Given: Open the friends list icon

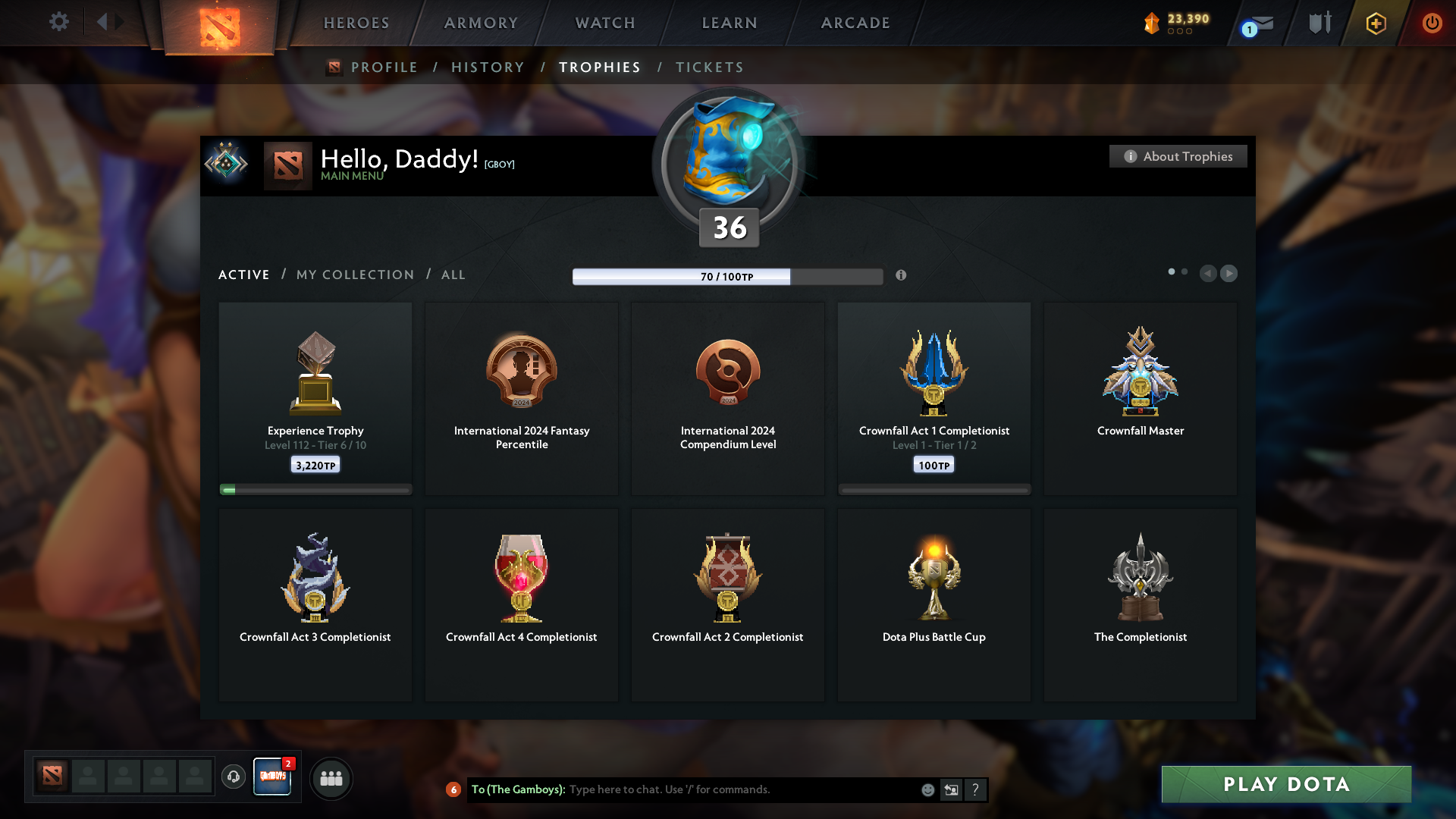Looking at the screenshot, I should click(x=331, y=778).
